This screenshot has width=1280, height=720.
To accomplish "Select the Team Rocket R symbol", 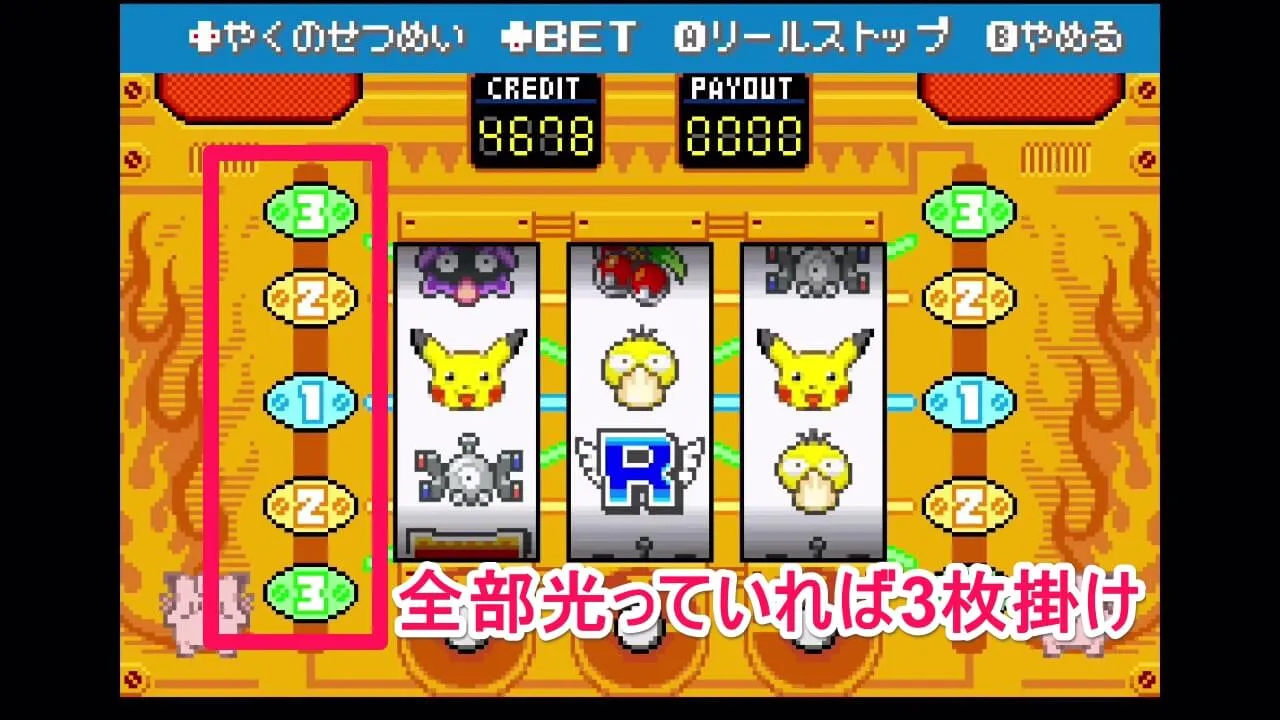I will pos(640,468).
